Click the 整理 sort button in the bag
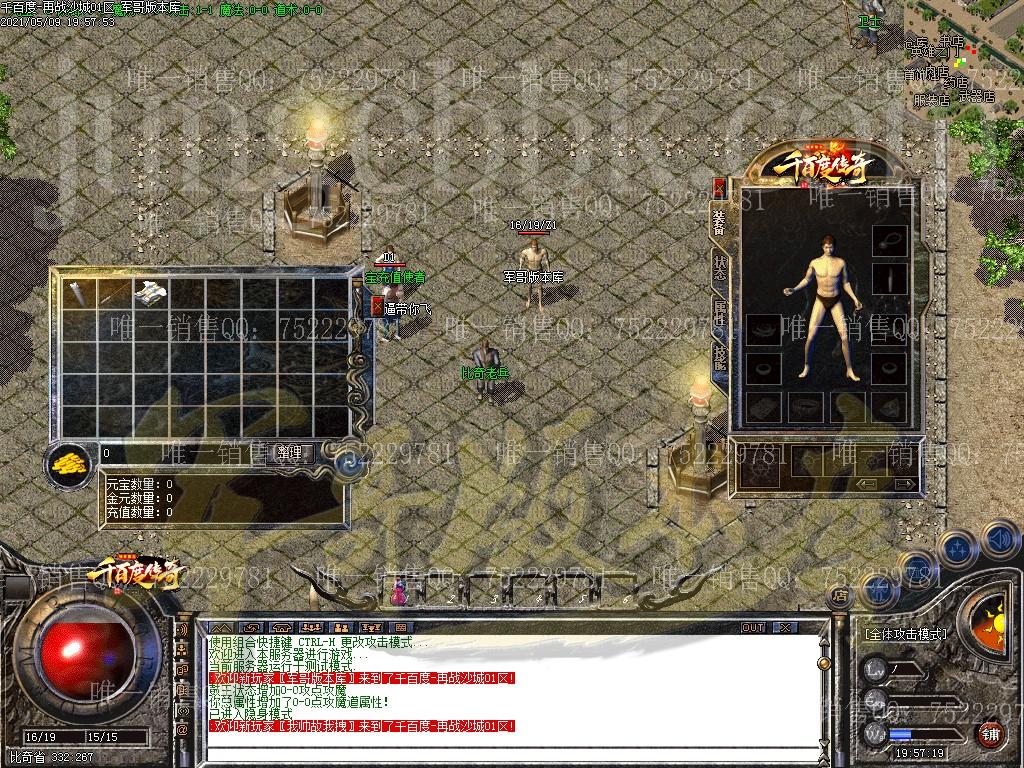The image size is (1024, 768). [290, 453]
